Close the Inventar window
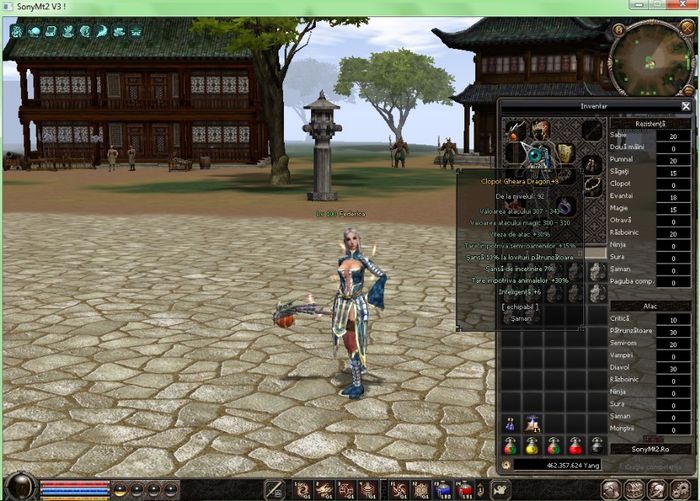This screenshot has height=501, width=700. pos(686,105)
